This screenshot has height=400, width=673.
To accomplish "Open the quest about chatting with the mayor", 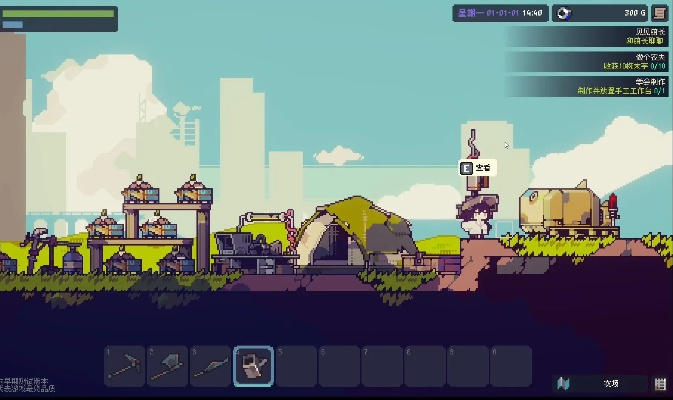I will coord(590,37).
